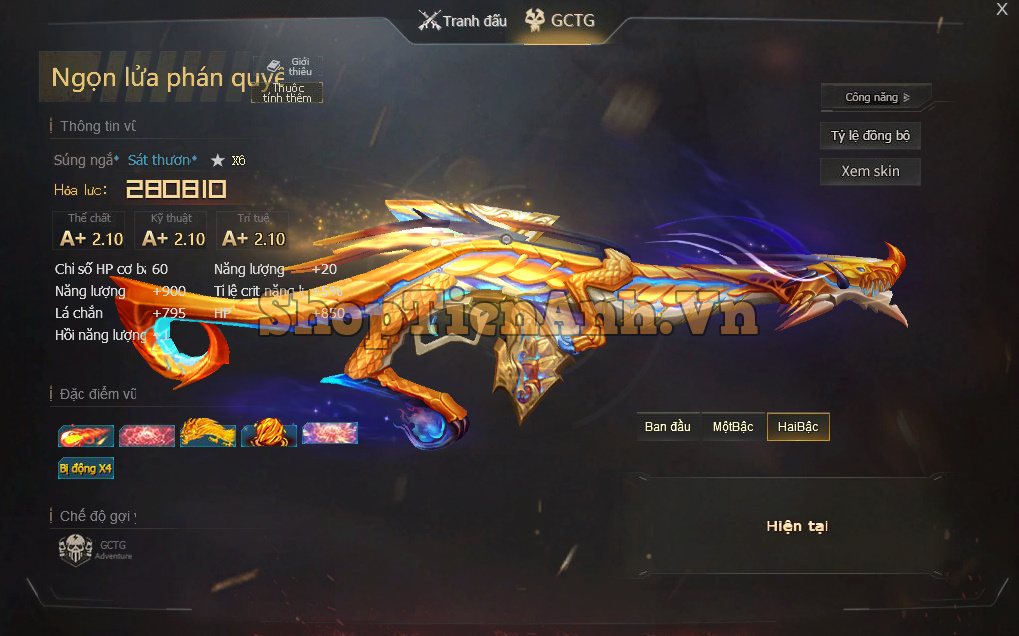Image resolution: width=1019 pixels, height=636 pixels.
Task: Switch to the Tranh đấu tab
Action: (463, 20)
